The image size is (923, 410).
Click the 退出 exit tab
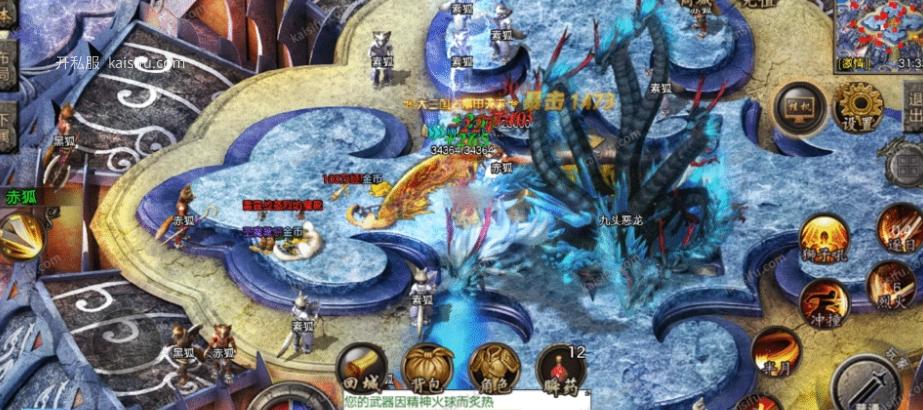[x=912, y=99]
